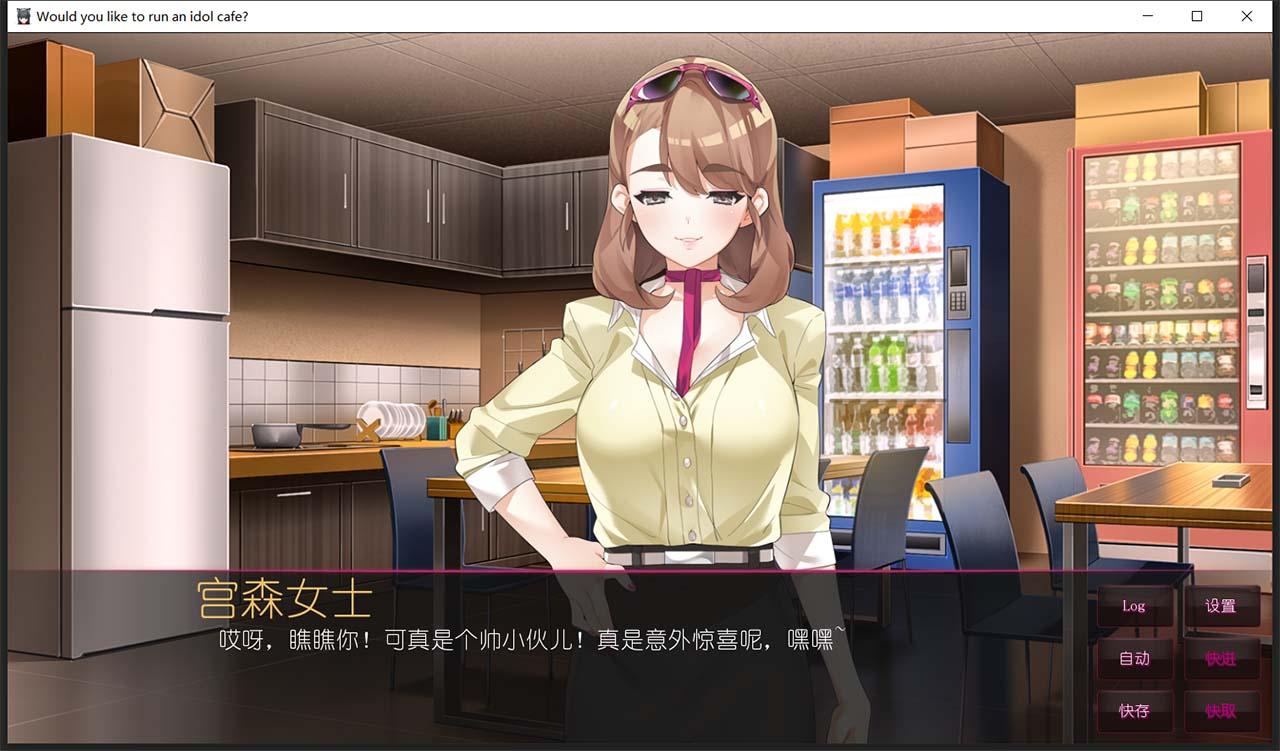Turn on 快进 fast-forward skip mode
This screenshot has height=751, width=1280.
(1222, 659)
